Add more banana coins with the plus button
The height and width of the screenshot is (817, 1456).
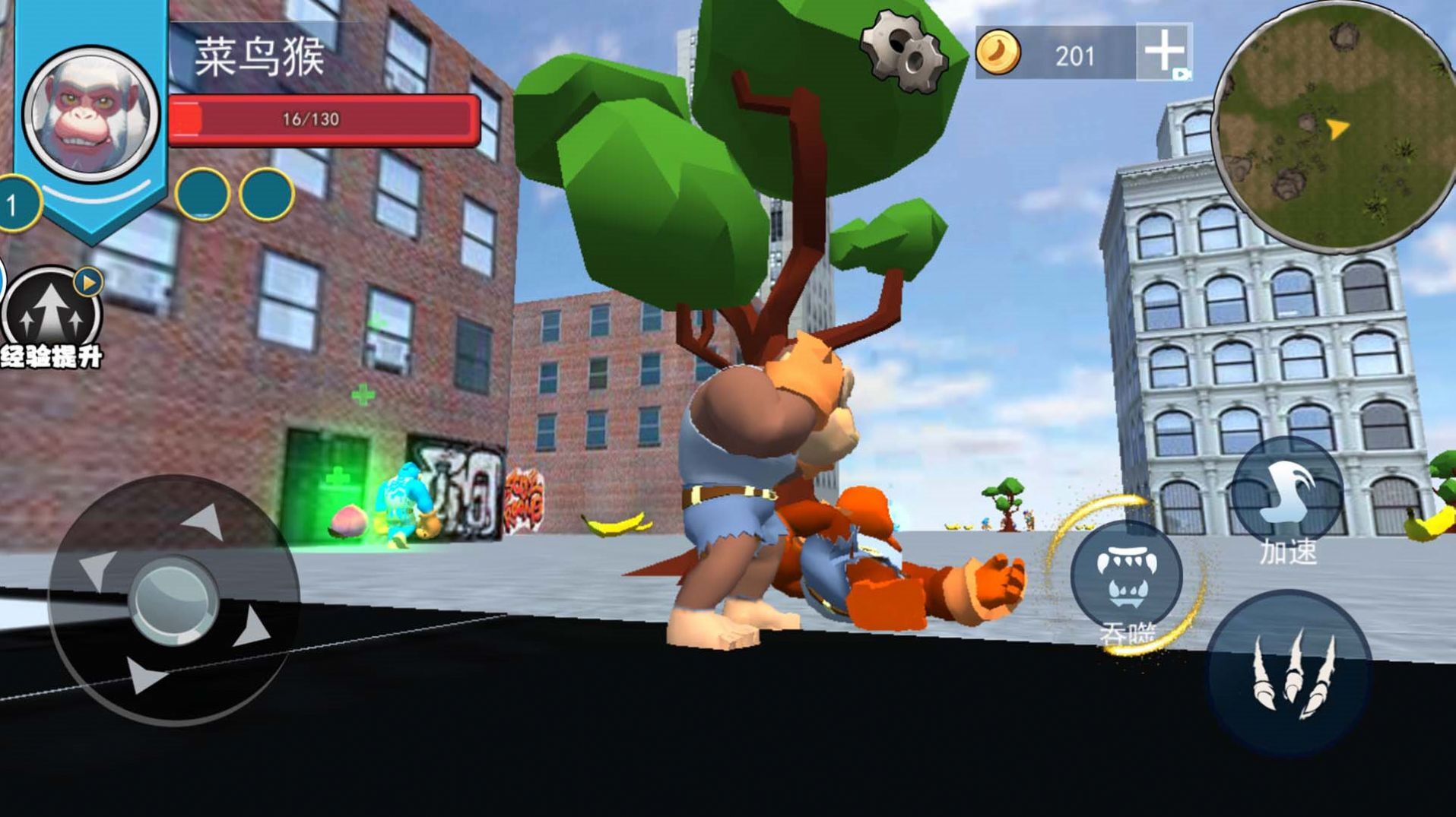(x=1163, y=52)
